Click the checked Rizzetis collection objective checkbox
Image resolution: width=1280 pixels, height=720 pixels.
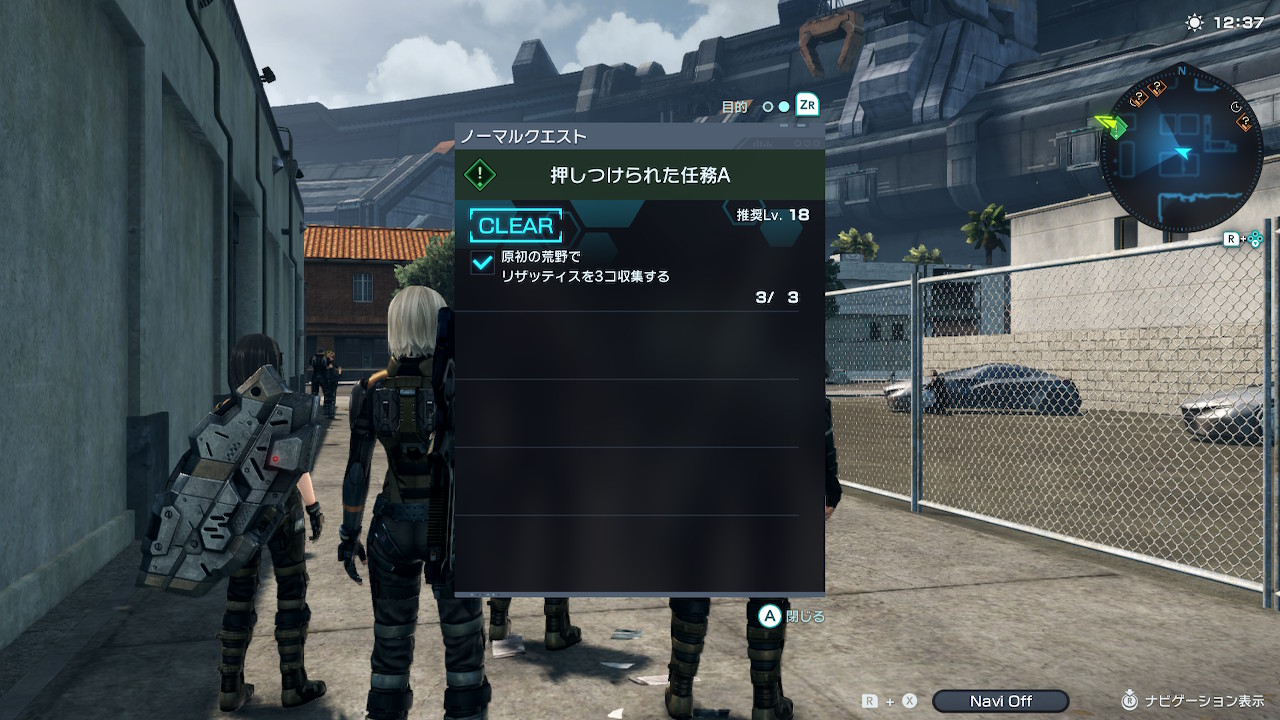pos(483,264)
